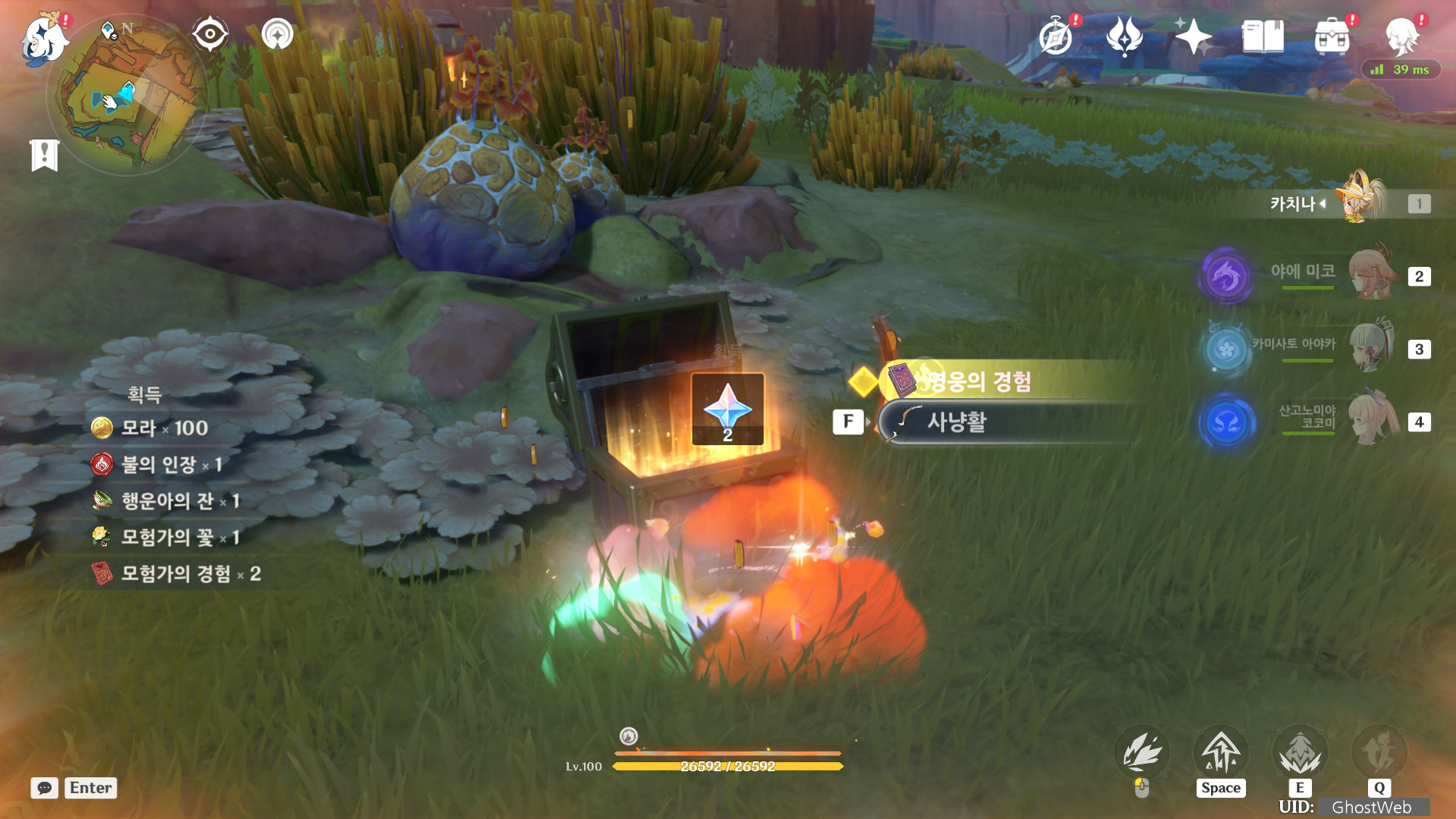Screen dimensions: 1456x819
Task: Open the quest bookmark icon below minimap
Action: [45, 155]
